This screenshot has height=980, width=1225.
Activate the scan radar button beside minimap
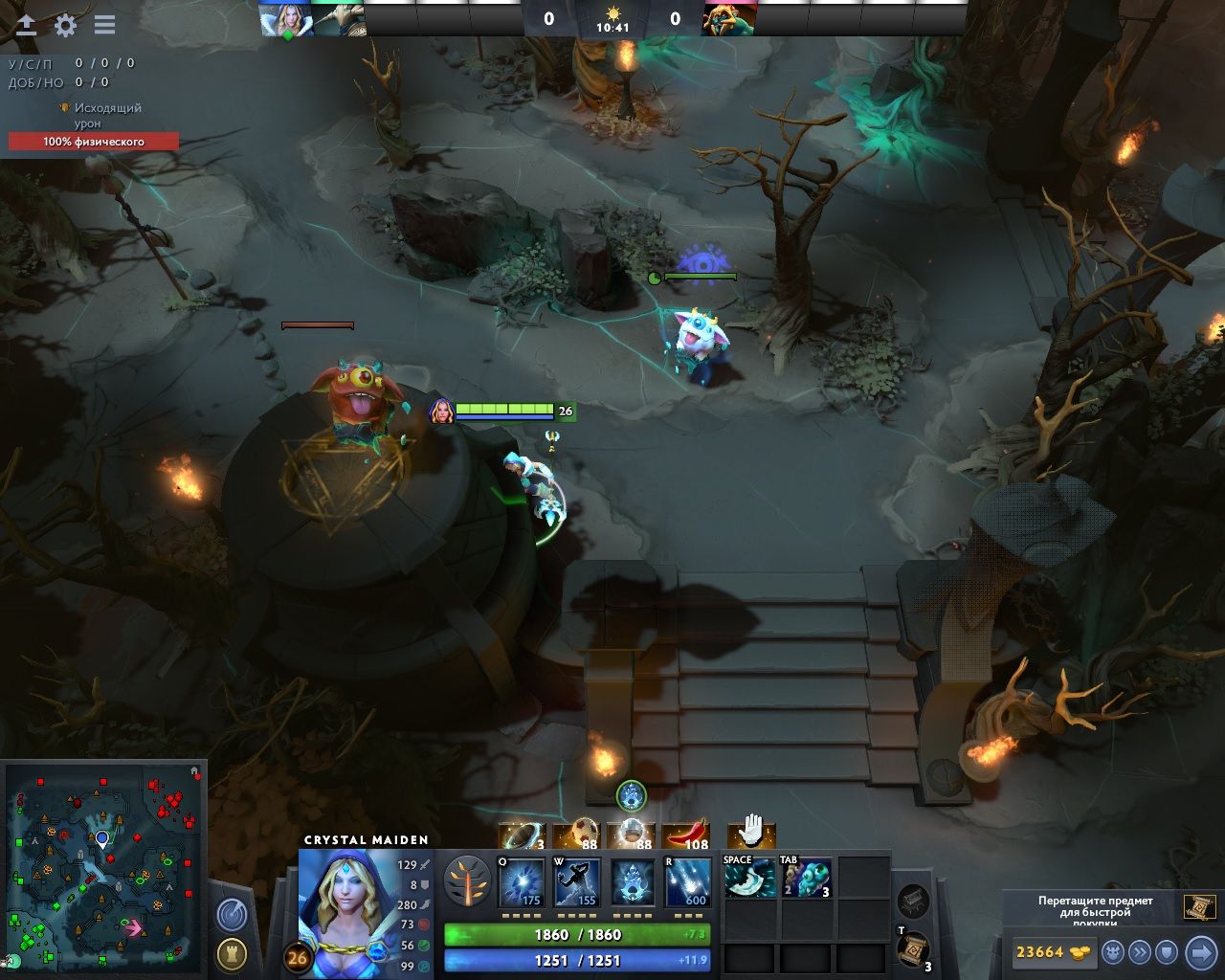tap(232, 915)
